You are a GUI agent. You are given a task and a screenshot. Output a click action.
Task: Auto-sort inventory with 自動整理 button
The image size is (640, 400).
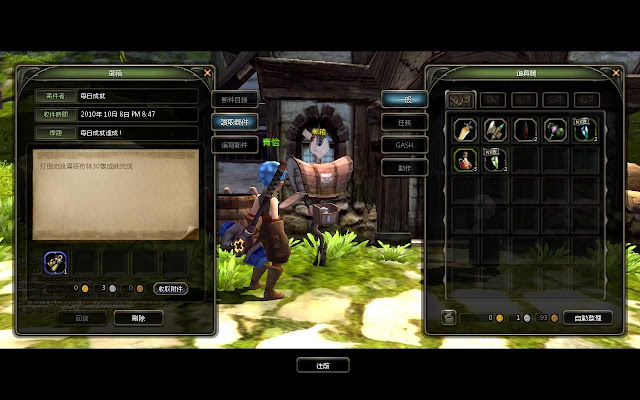tap(587, 317)
